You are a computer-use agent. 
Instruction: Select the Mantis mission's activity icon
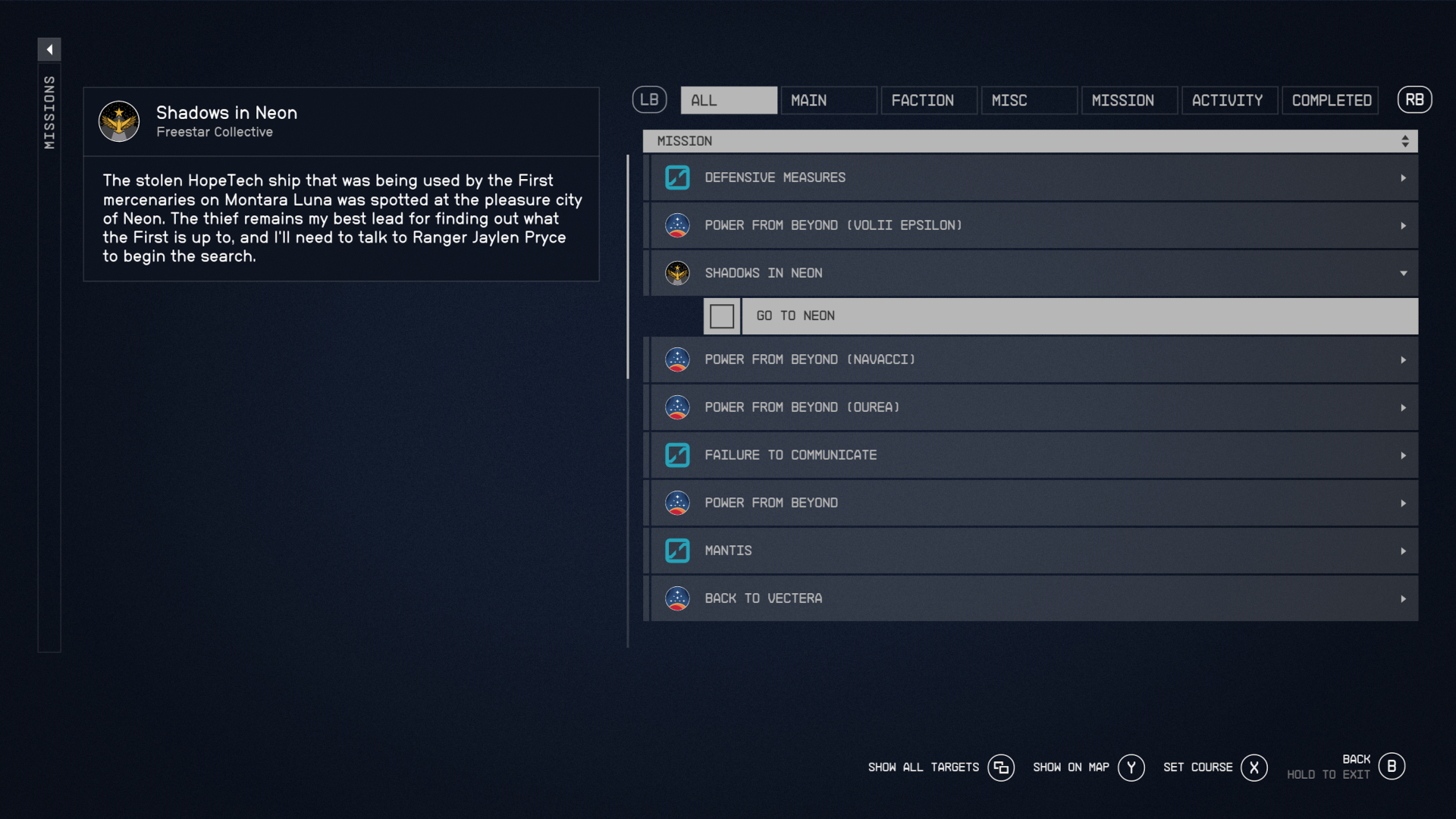coord(677,551)
